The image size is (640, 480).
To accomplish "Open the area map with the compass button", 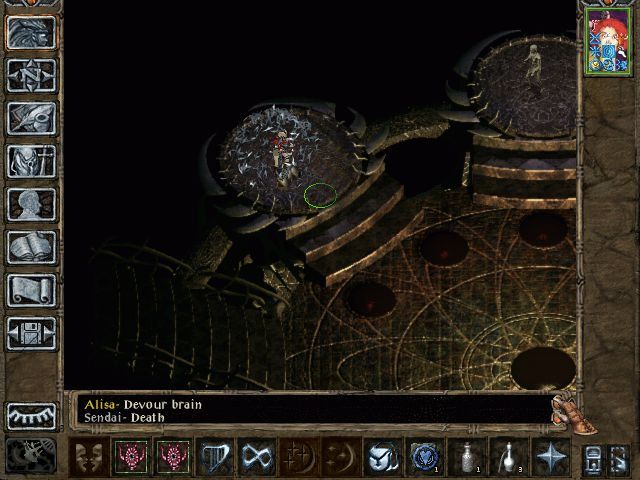I will (31, 75).
